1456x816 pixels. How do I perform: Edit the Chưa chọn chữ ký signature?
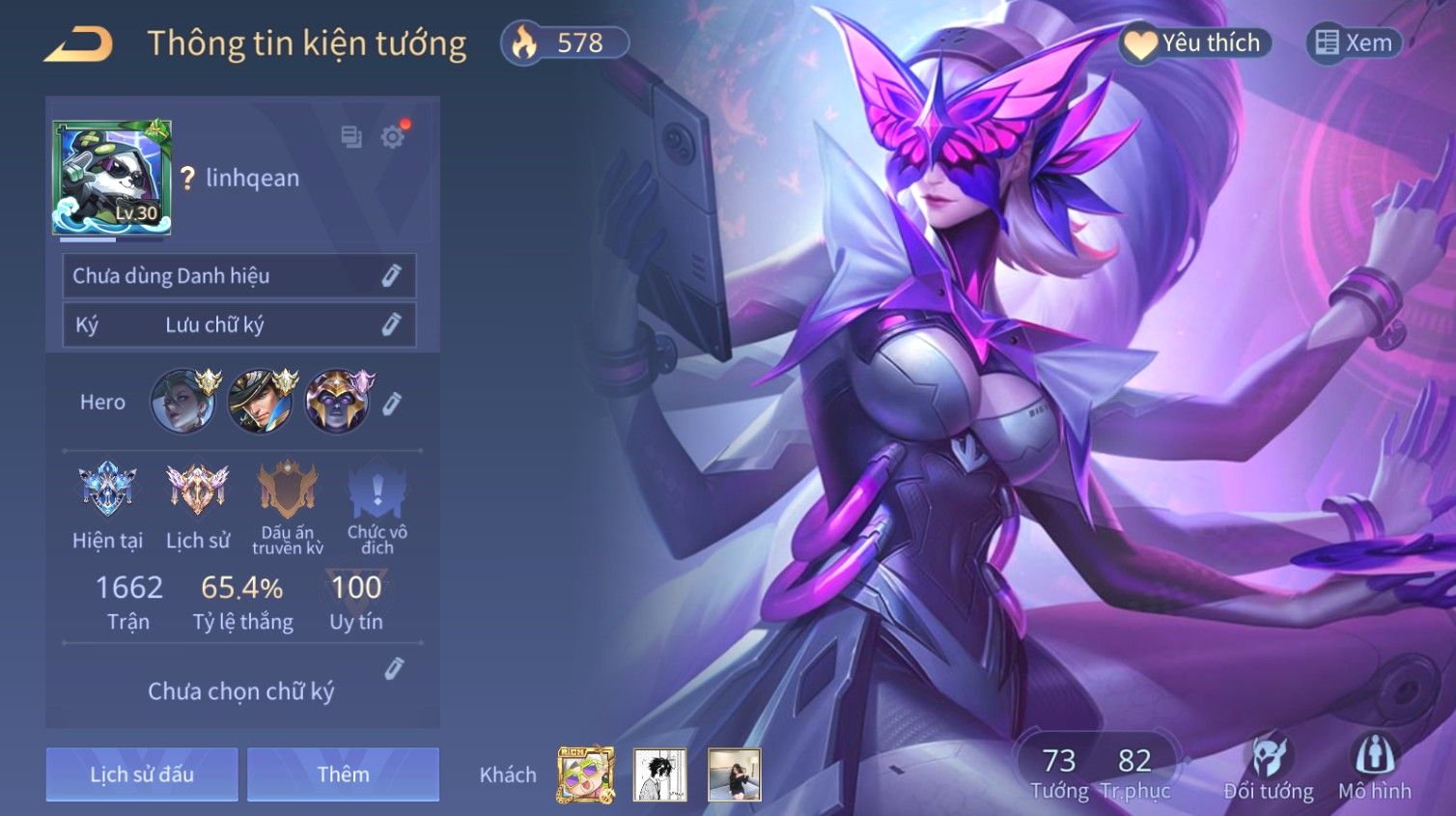point(394,668)
